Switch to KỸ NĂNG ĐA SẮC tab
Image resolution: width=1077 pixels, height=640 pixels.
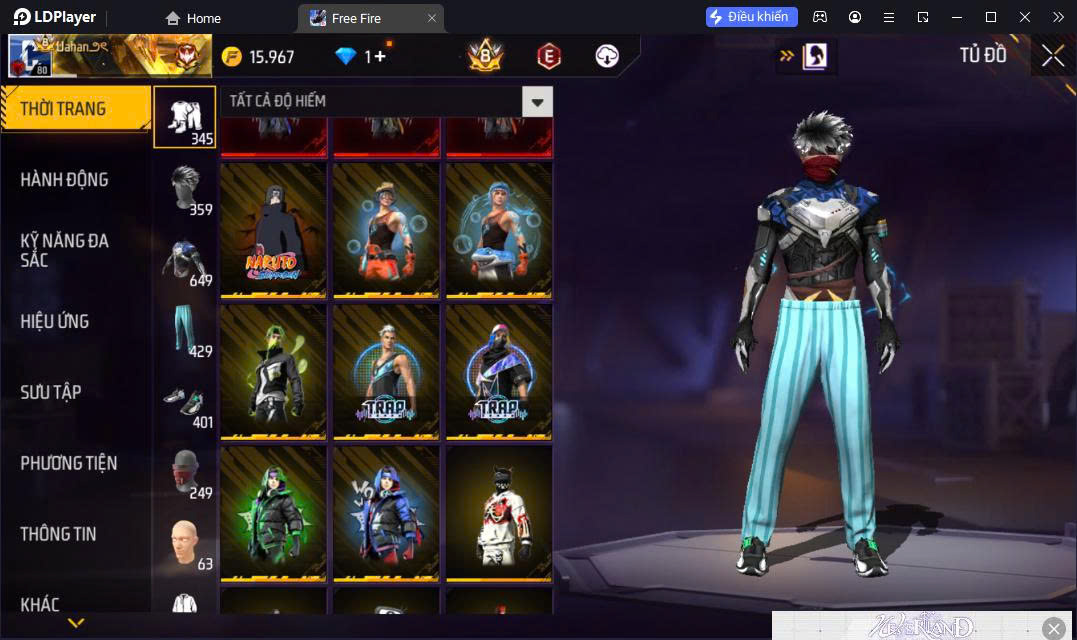pyautogui.click(x=65, y=250)
